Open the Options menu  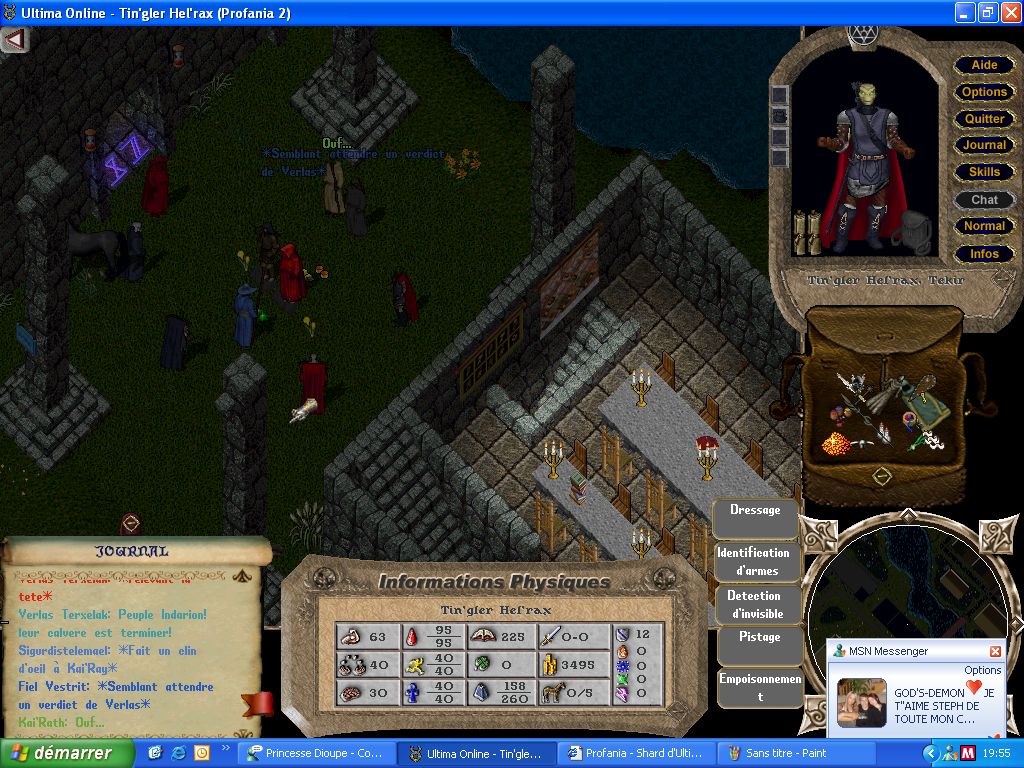(x=984, y=92)
